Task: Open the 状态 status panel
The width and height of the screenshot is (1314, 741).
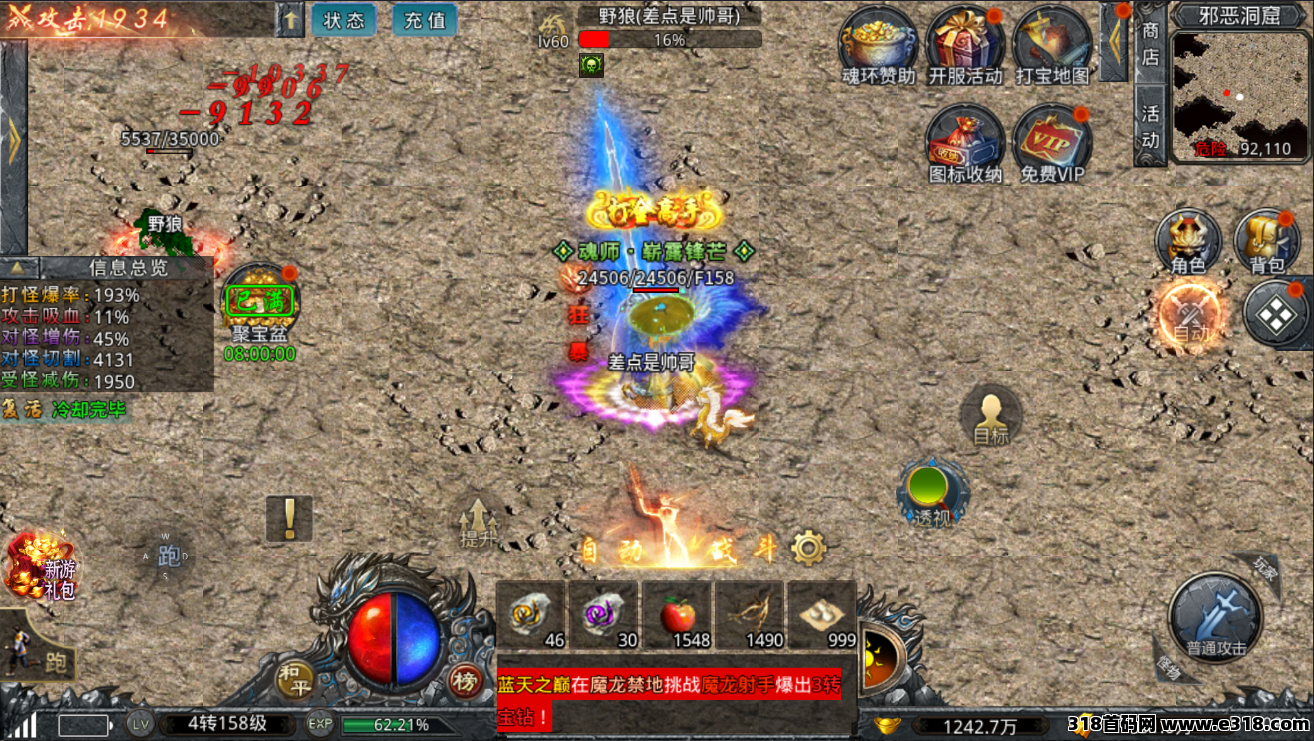Action: pos(344,20)
